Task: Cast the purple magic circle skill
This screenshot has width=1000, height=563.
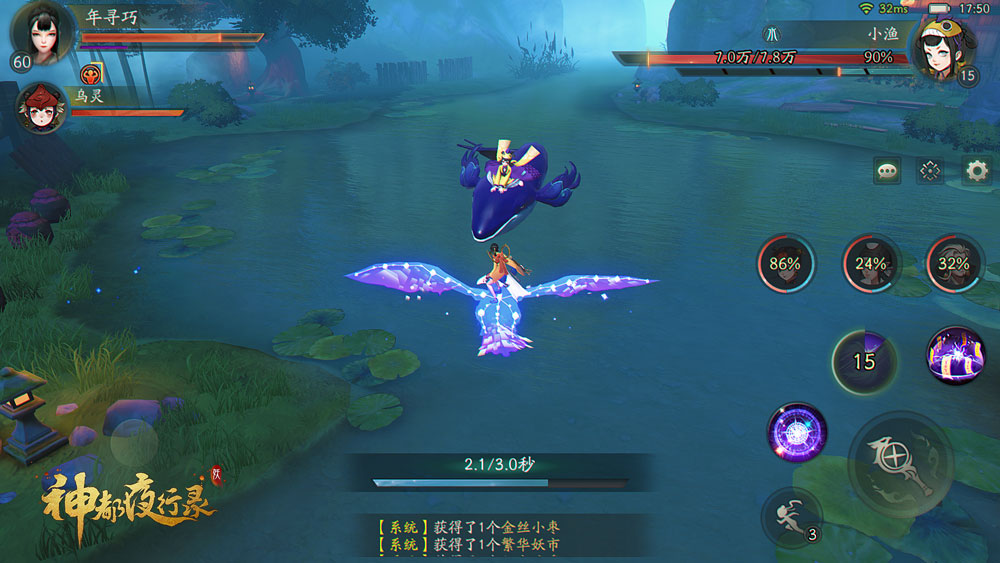Action: click(x=796, y=432)
